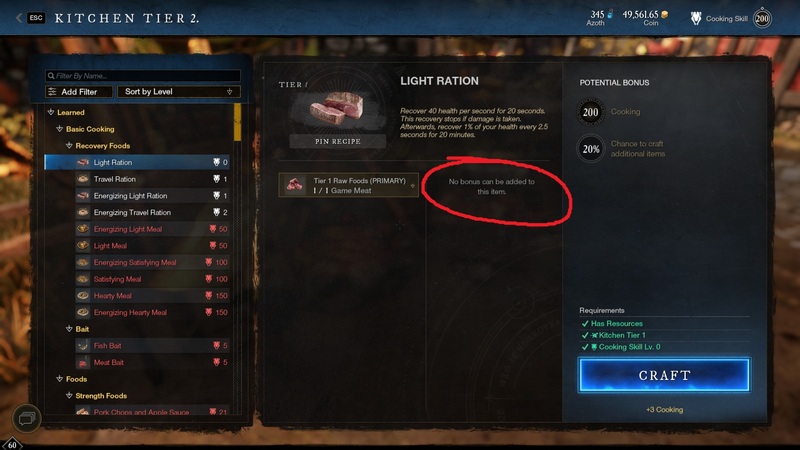Change the Game Meat ingredient slot
The image size is (800, 450).
click(x=349, y=185)
